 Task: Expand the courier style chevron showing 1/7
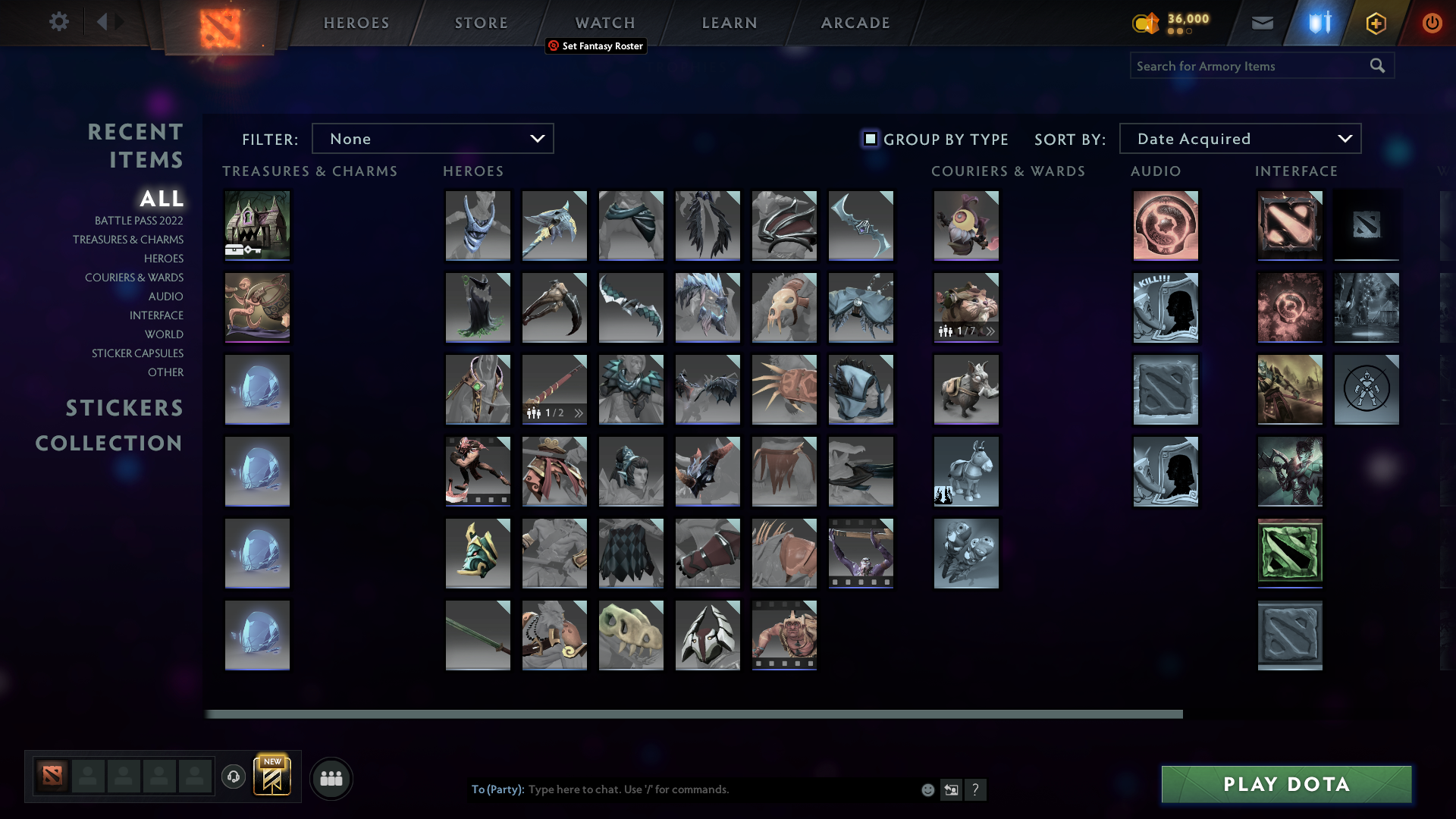click(x=990, y=331)
